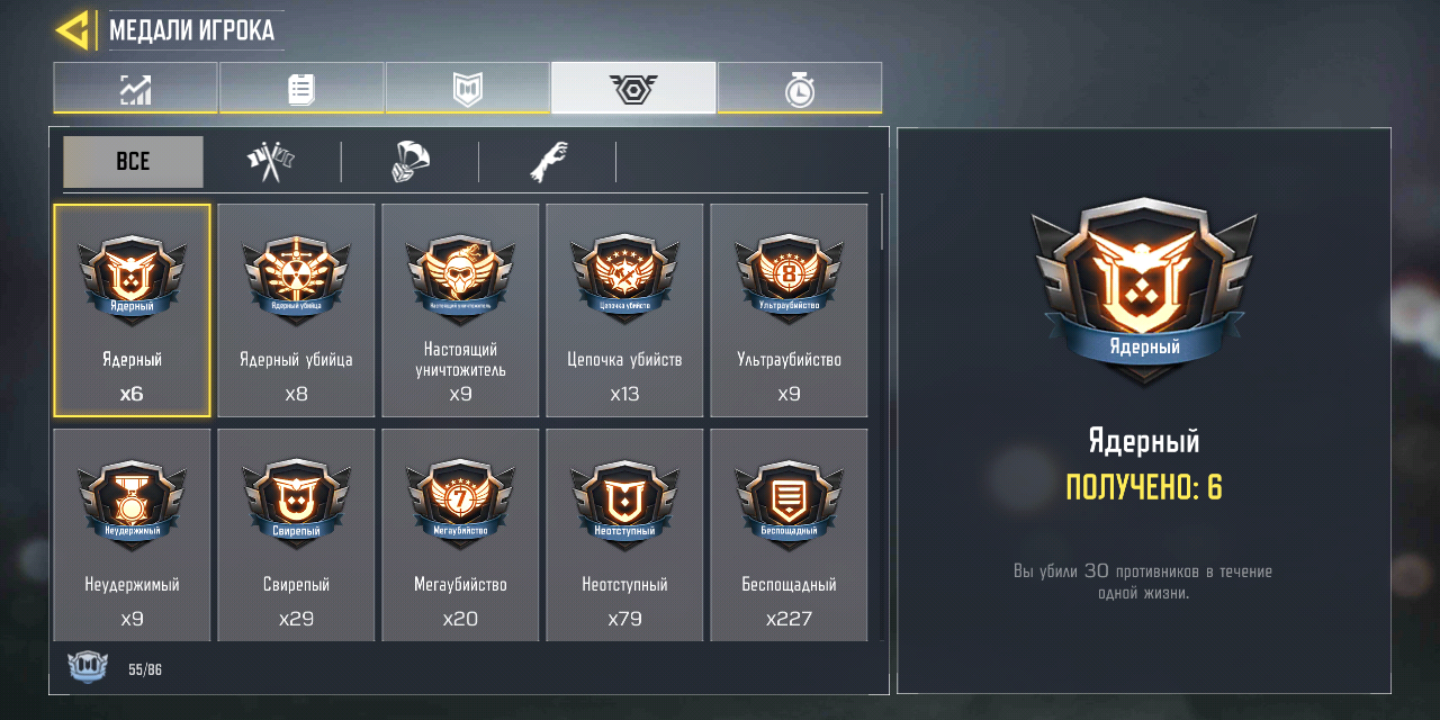1440x720 pixels.
Task: Filter medals by parachute category
Action: [x=410, y=161]
